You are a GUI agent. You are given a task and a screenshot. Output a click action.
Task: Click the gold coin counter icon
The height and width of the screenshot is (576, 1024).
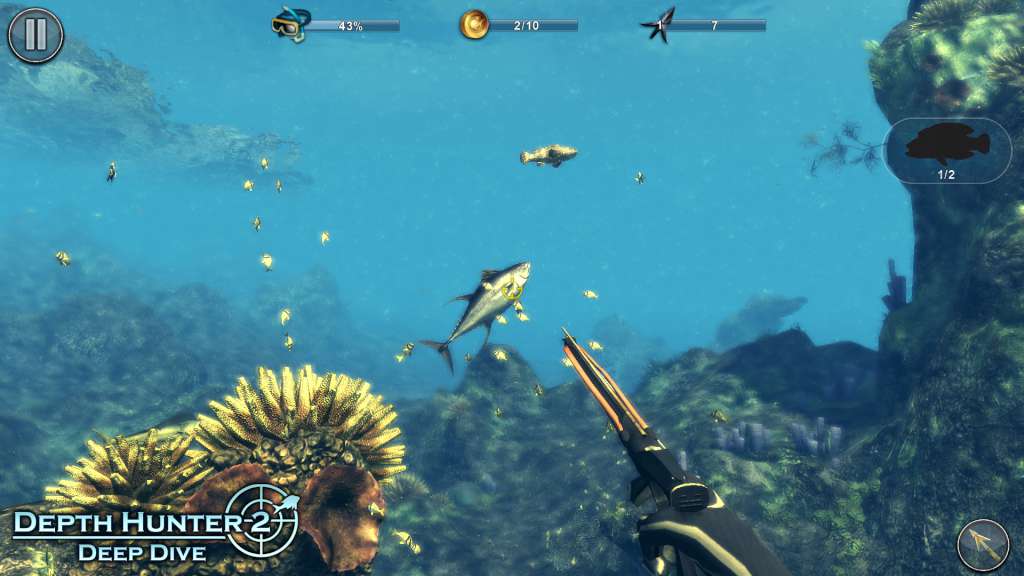(474, 25)
